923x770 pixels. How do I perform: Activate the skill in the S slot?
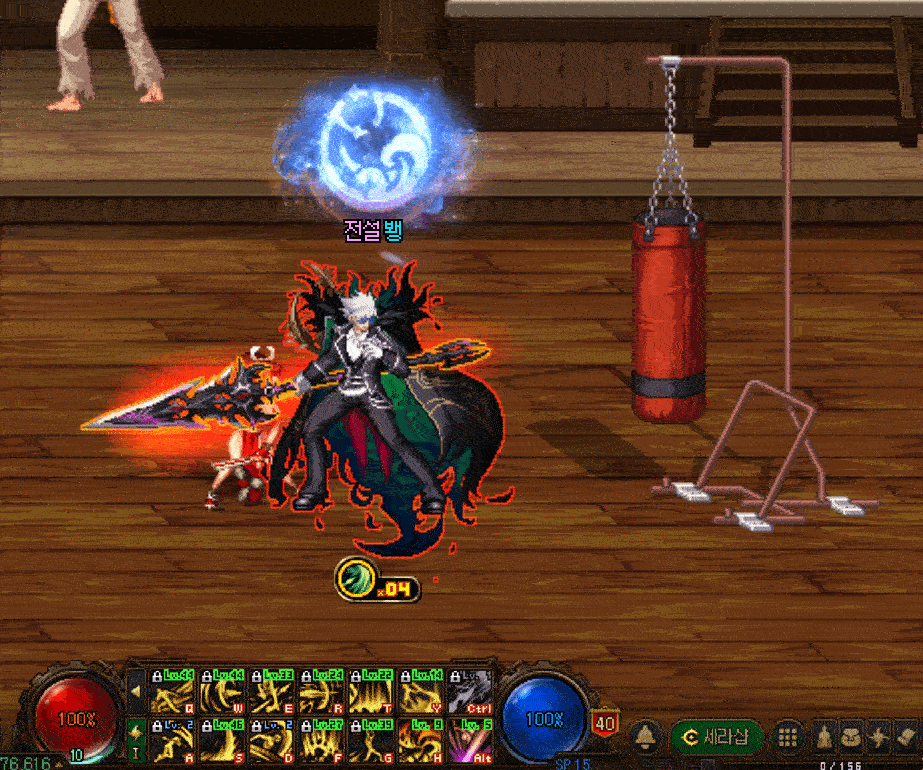pos(222,741)
